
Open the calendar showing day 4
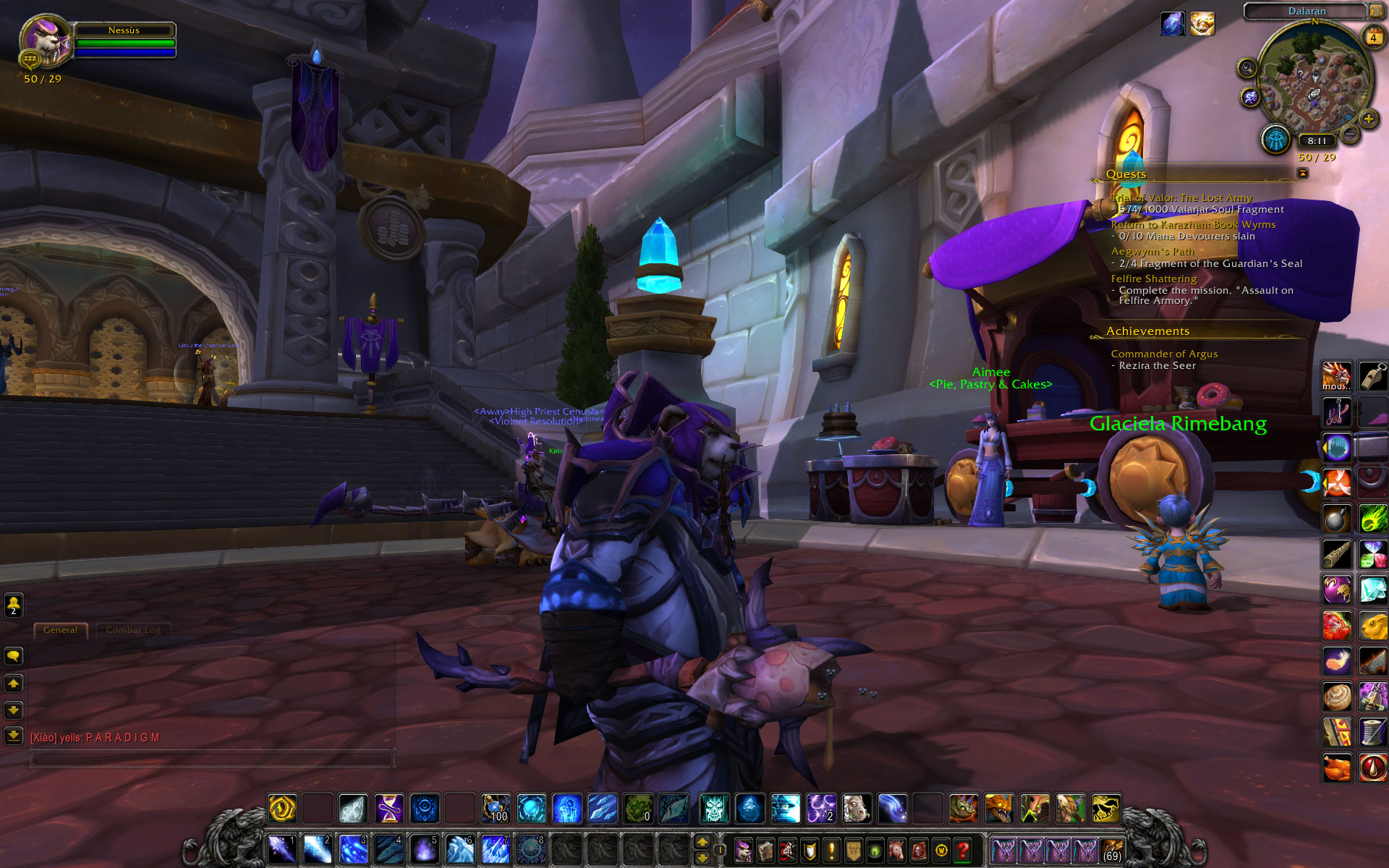[1372, 37]
